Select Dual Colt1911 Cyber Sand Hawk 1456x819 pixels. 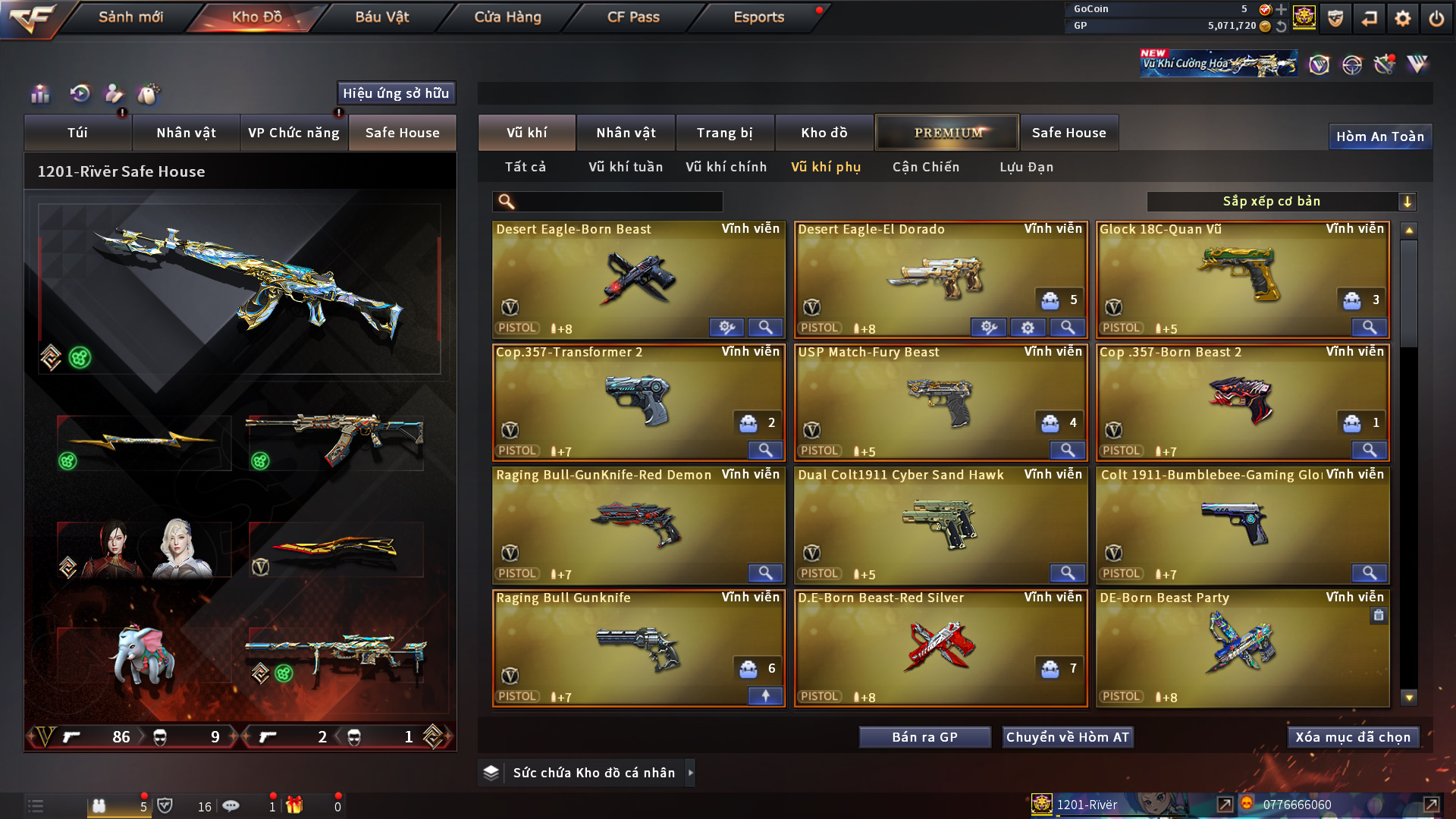click(940, 525)
